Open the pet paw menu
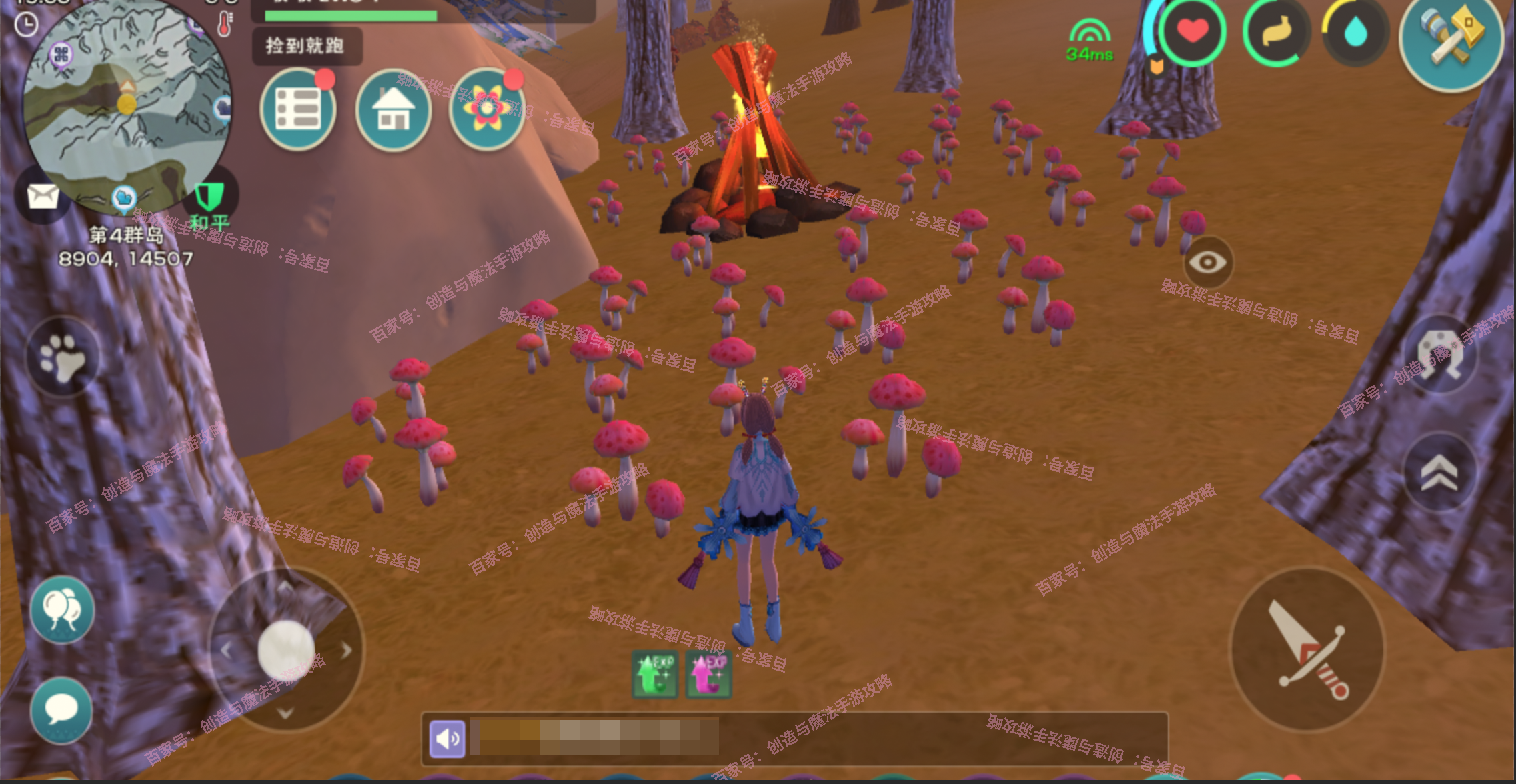This screenshot has width=1516, height=784. [63, 357]
